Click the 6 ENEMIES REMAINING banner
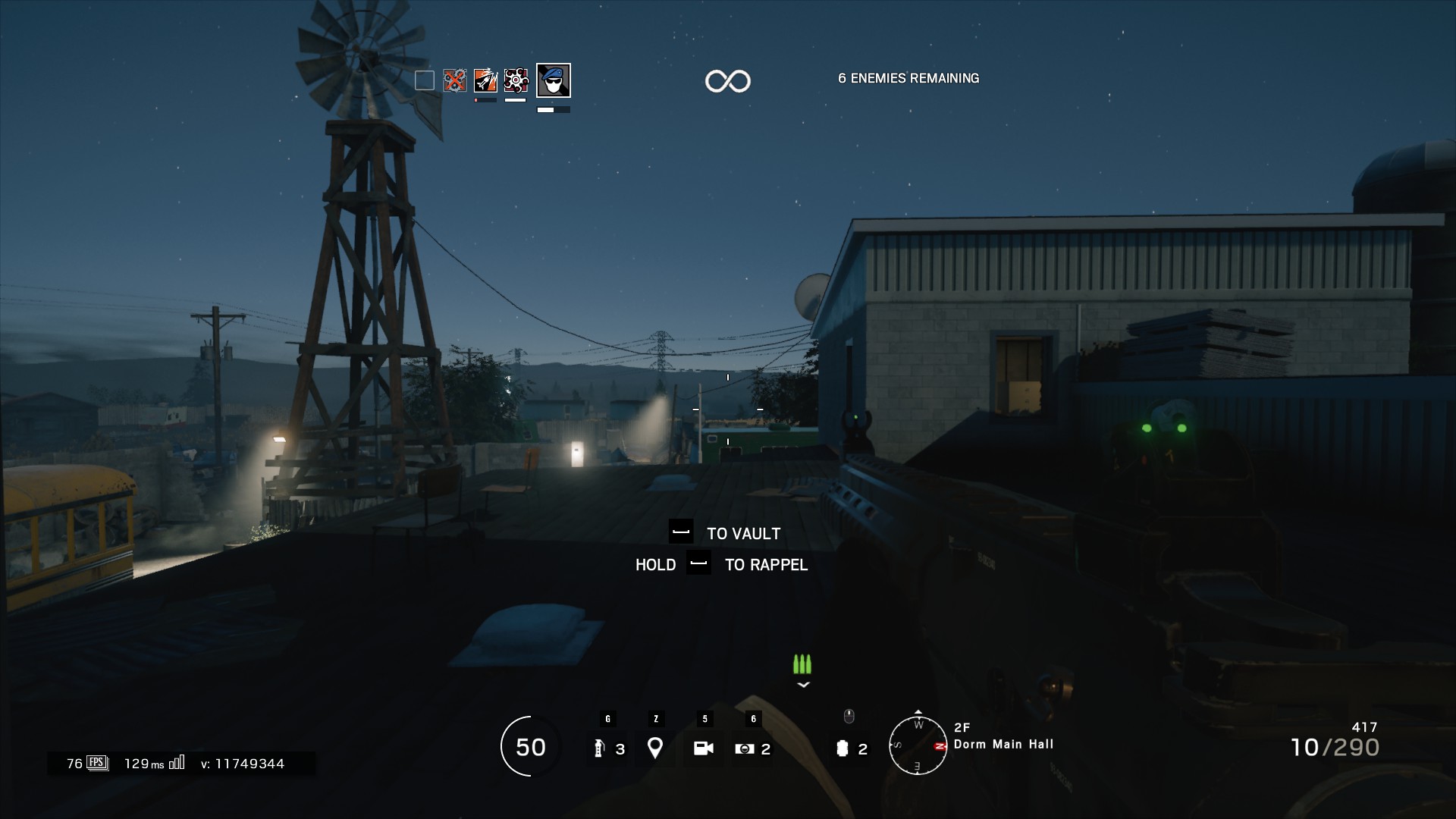The width and height of the screenshot is (1456, 819). coord(908,77)
